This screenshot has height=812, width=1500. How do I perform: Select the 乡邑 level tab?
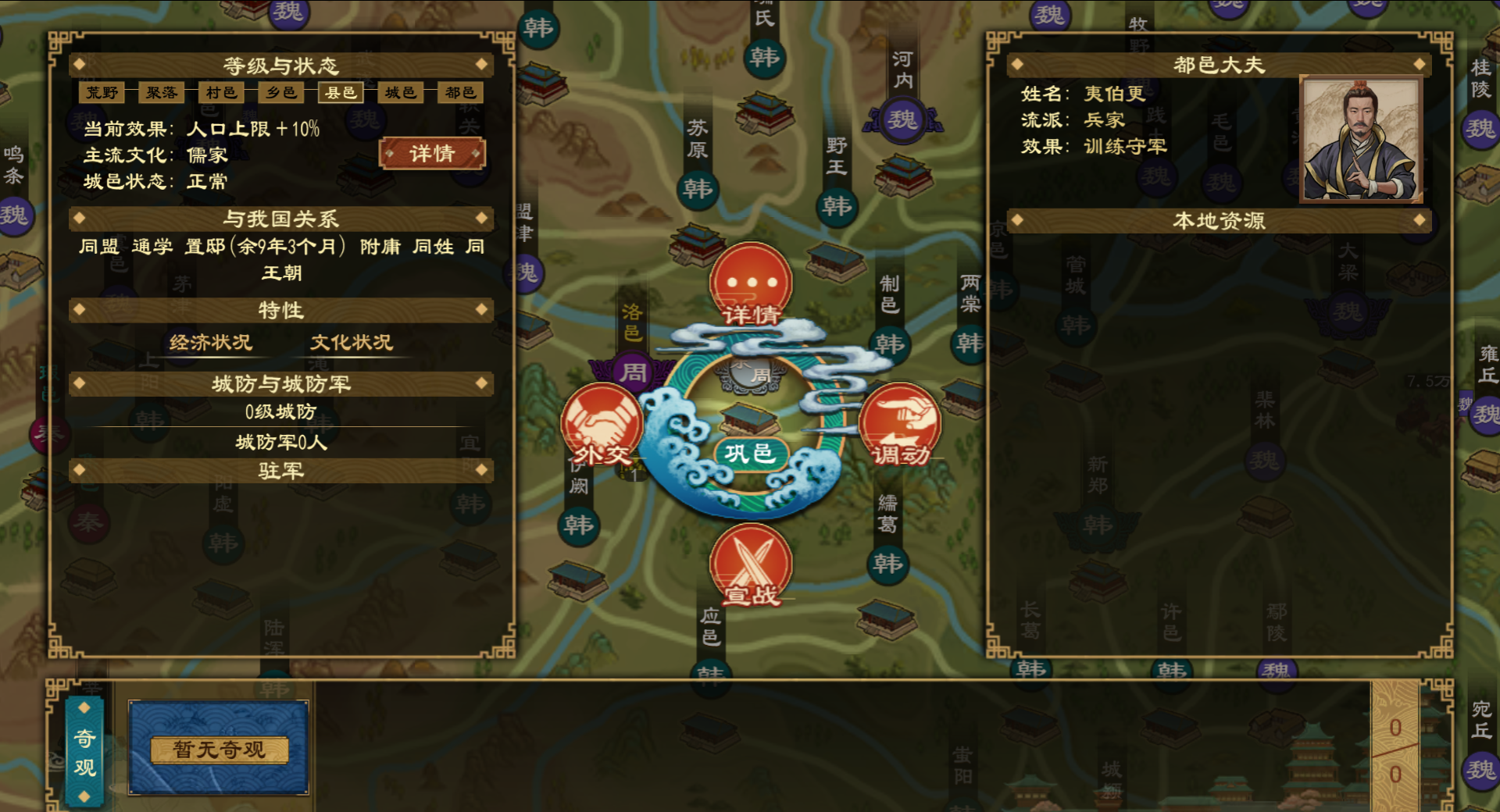pyautogui.click(x=281, y=93)
